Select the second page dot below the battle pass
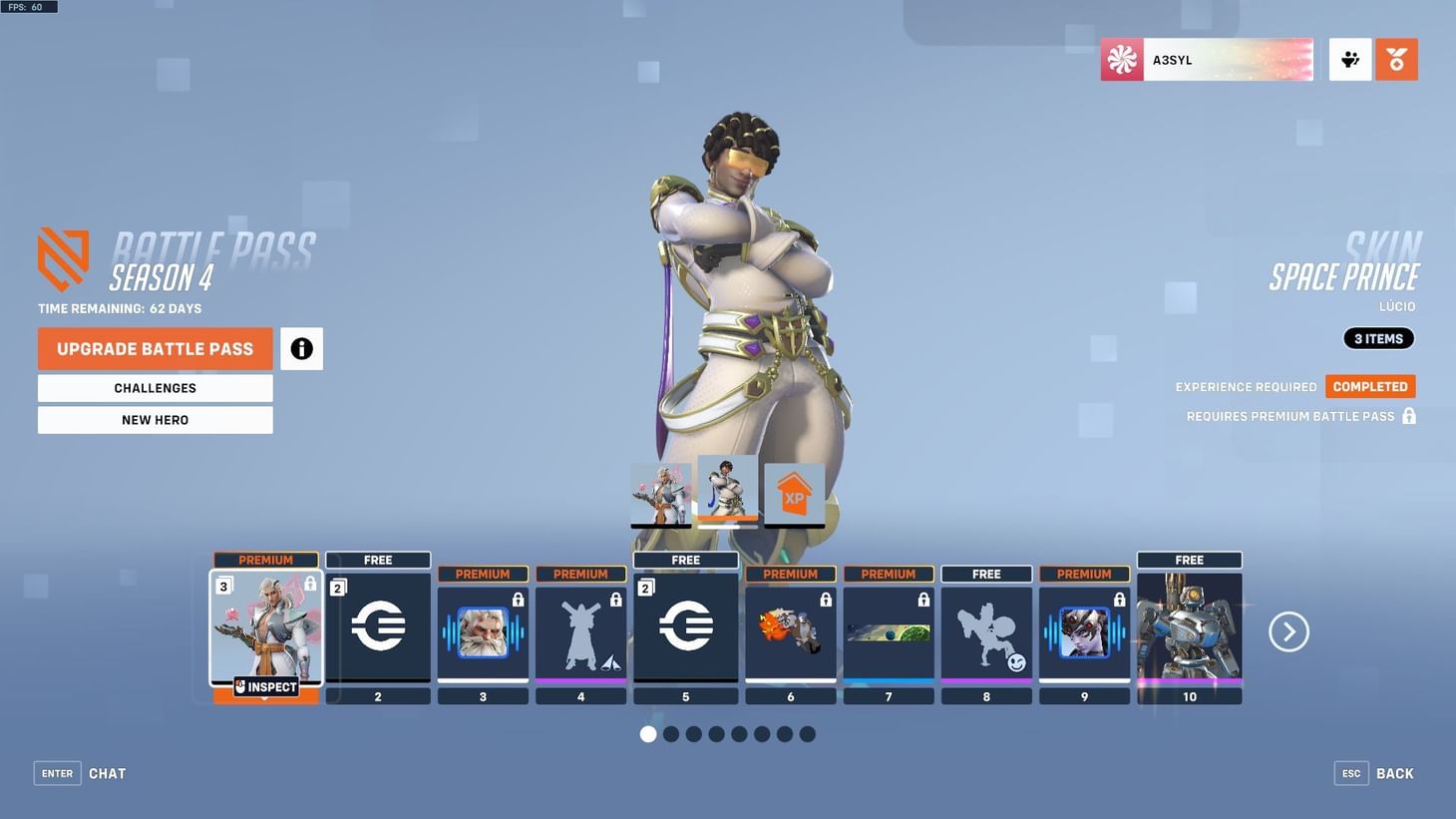Screen dimensions: 1456x819 [x=670, y=732]
